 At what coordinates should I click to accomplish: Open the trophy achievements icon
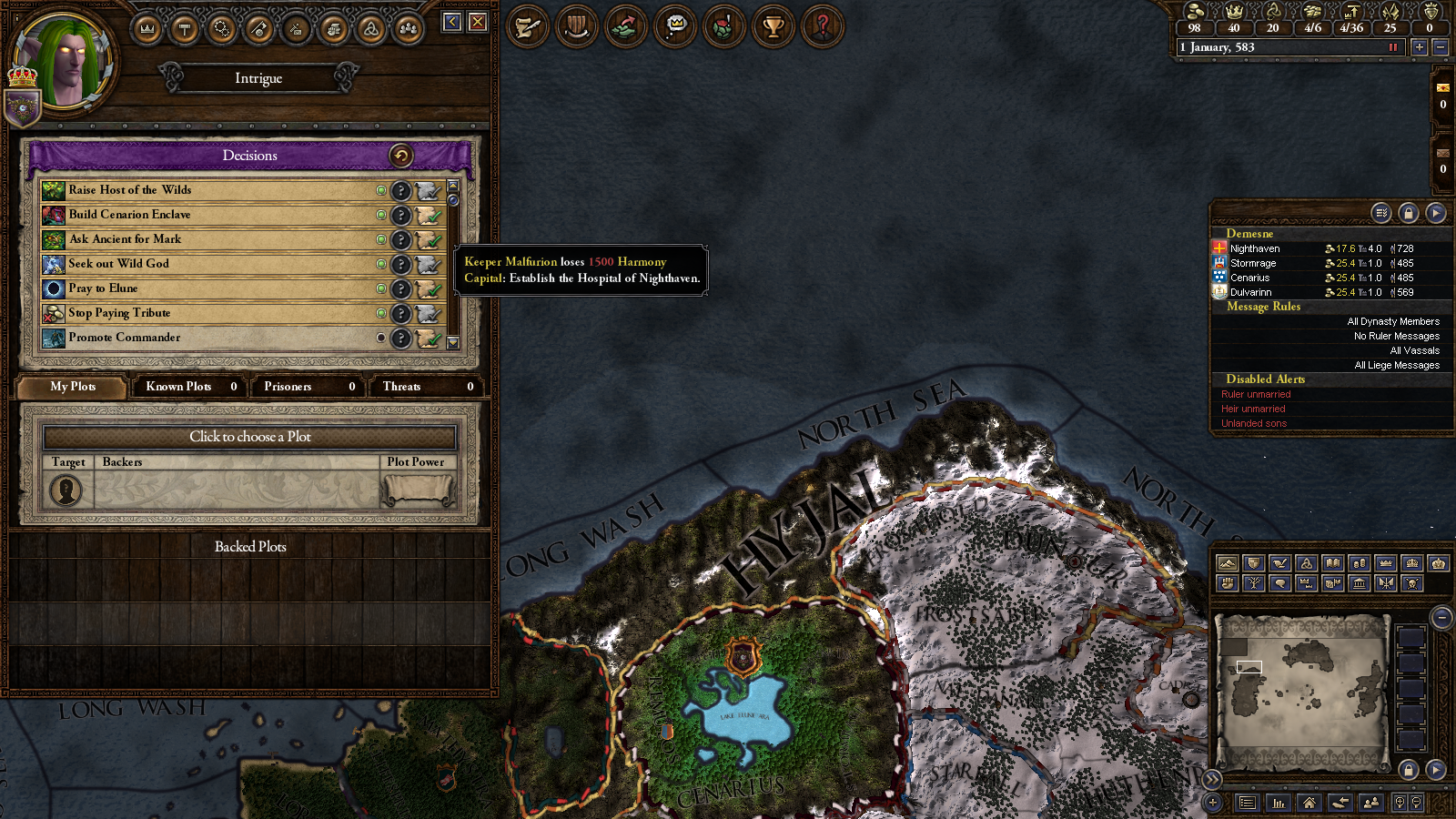tap(773, 26)
